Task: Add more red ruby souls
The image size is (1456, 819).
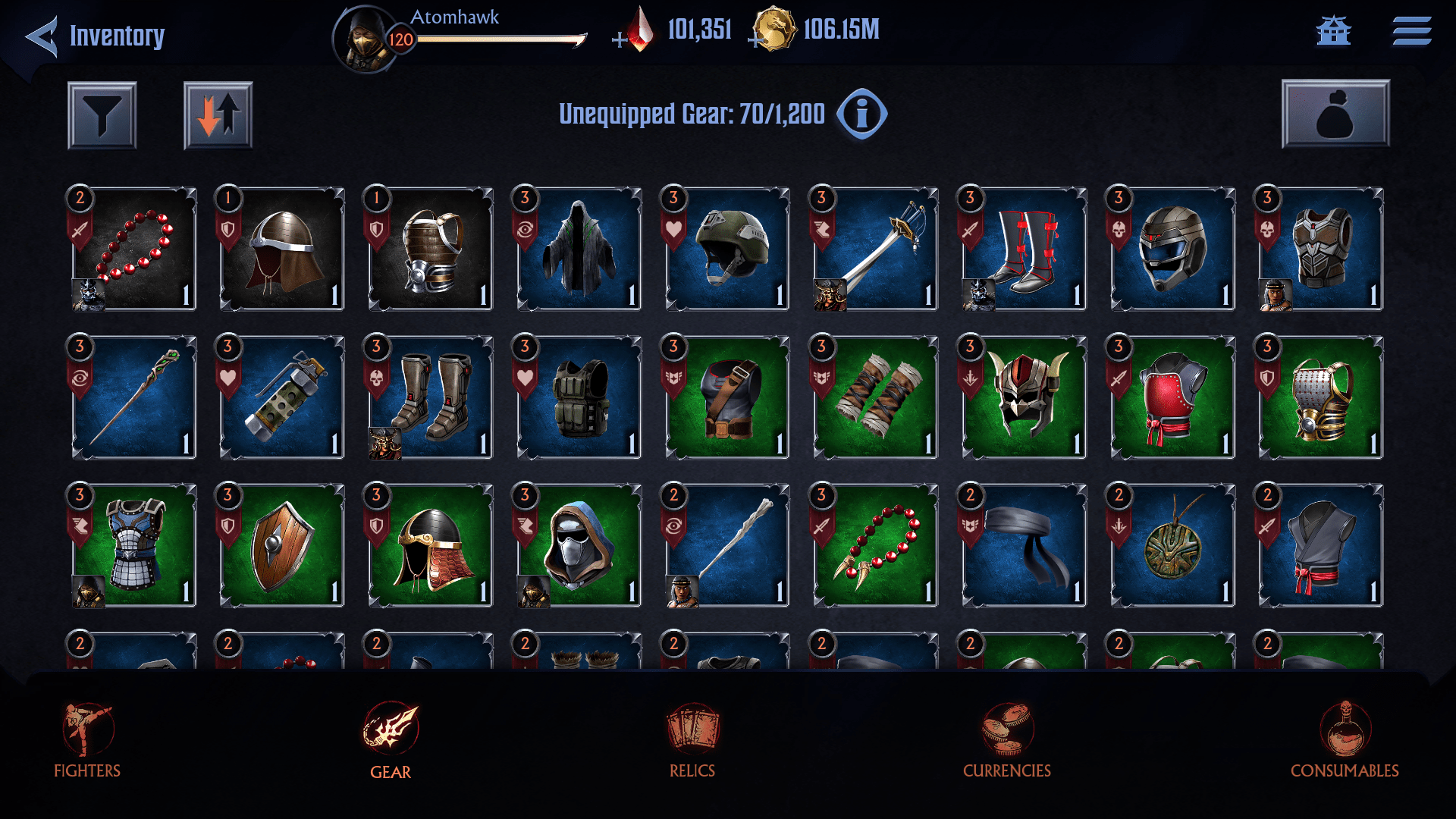Action: coord(620,39)
